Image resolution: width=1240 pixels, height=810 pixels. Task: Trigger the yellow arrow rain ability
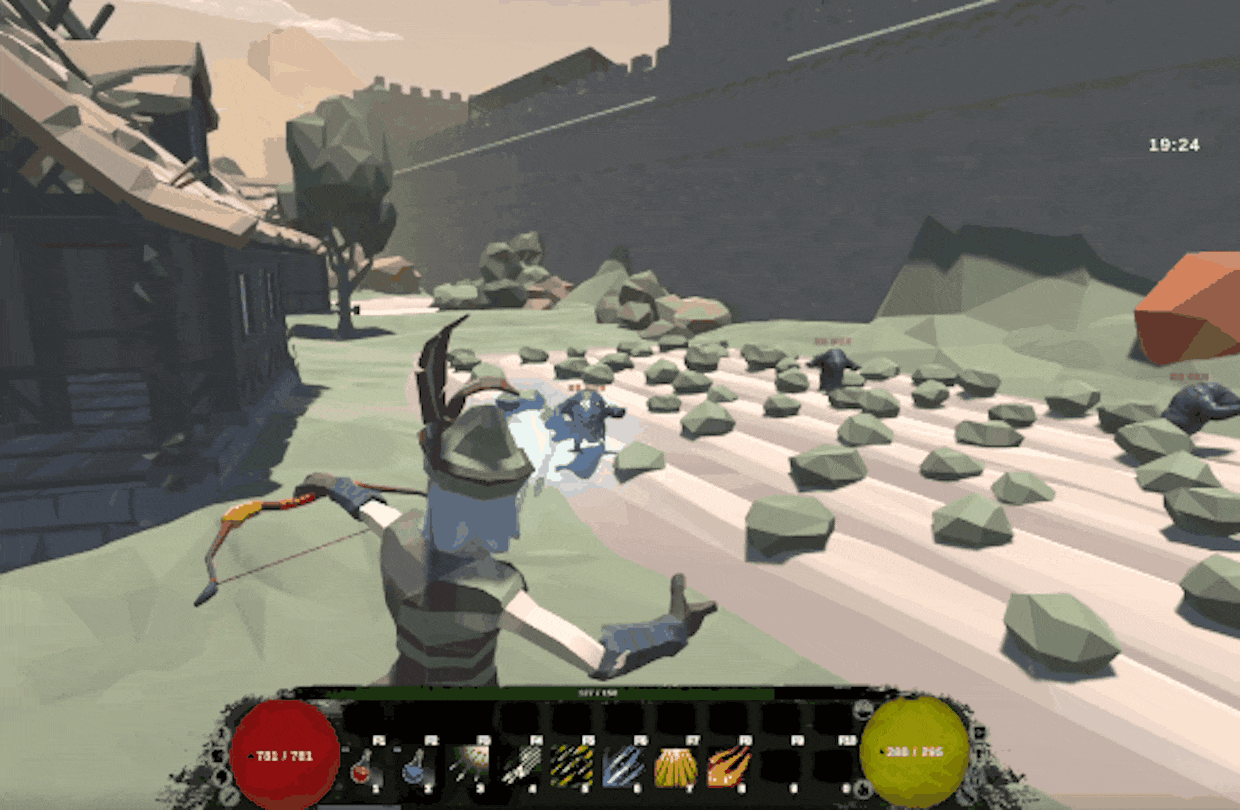click(571, 766)
